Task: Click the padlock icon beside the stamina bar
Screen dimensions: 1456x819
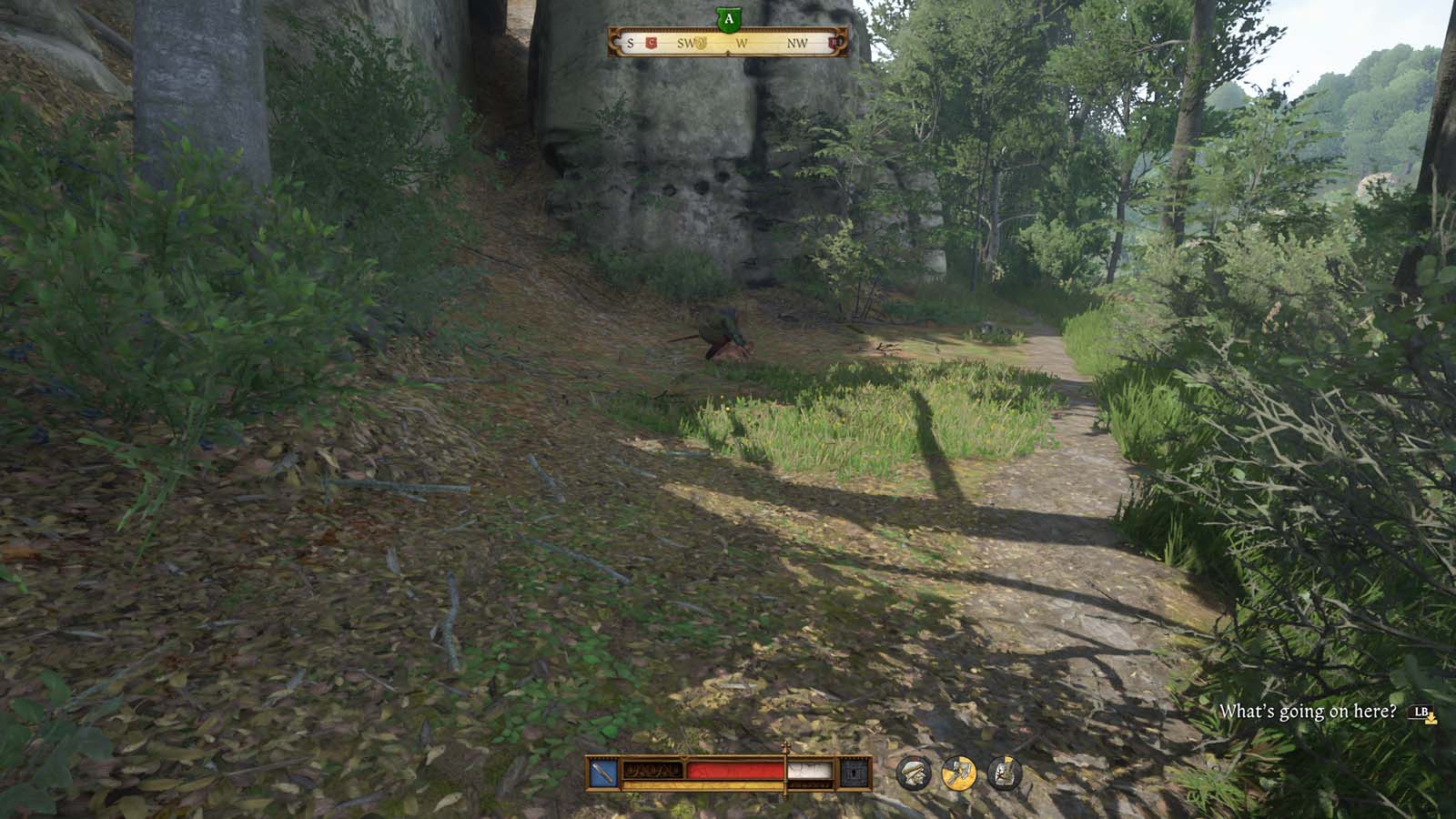Action: (854, 772)
